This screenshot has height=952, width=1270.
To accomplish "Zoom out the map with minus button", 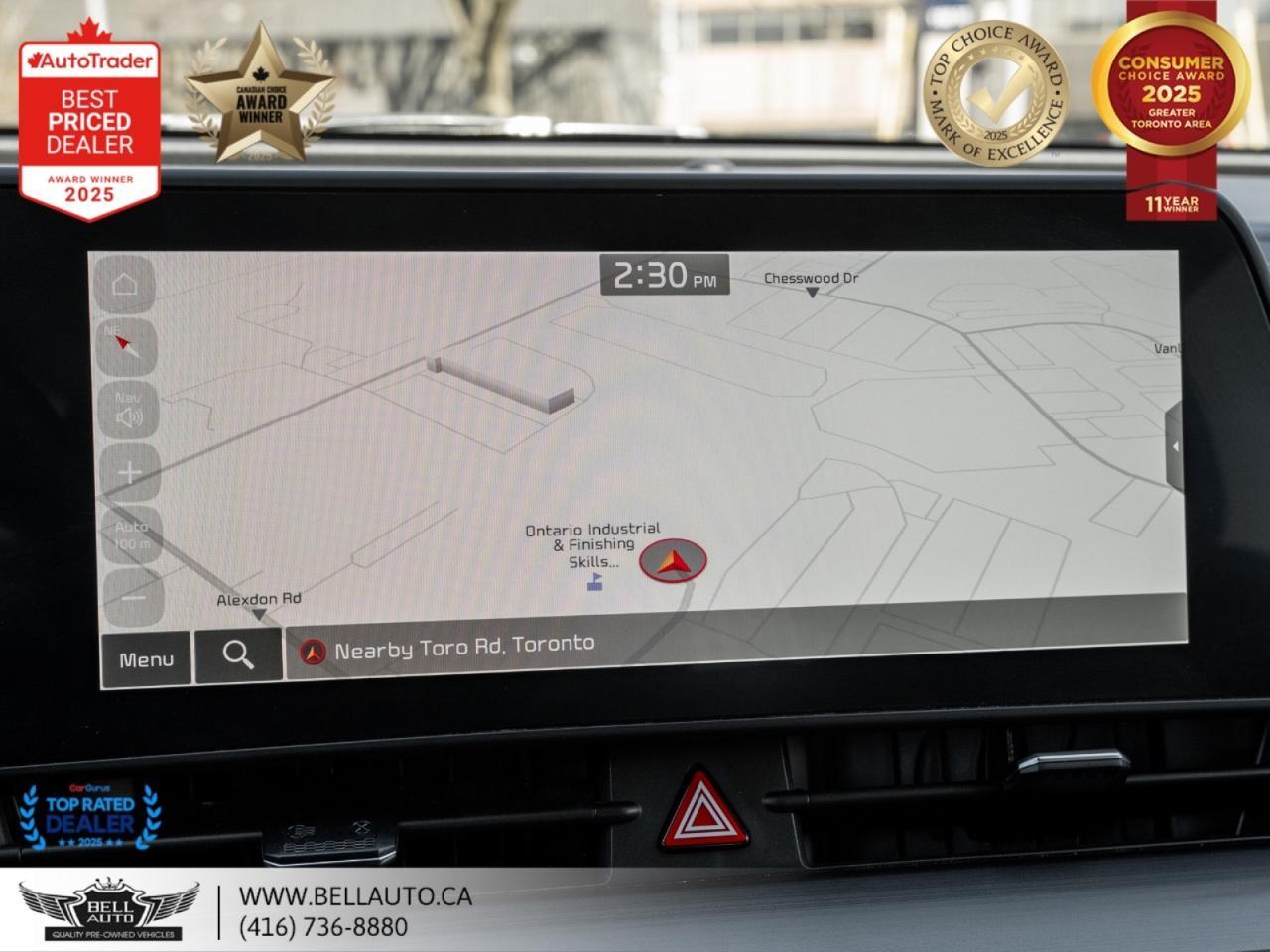I will [x=131, y=598].
